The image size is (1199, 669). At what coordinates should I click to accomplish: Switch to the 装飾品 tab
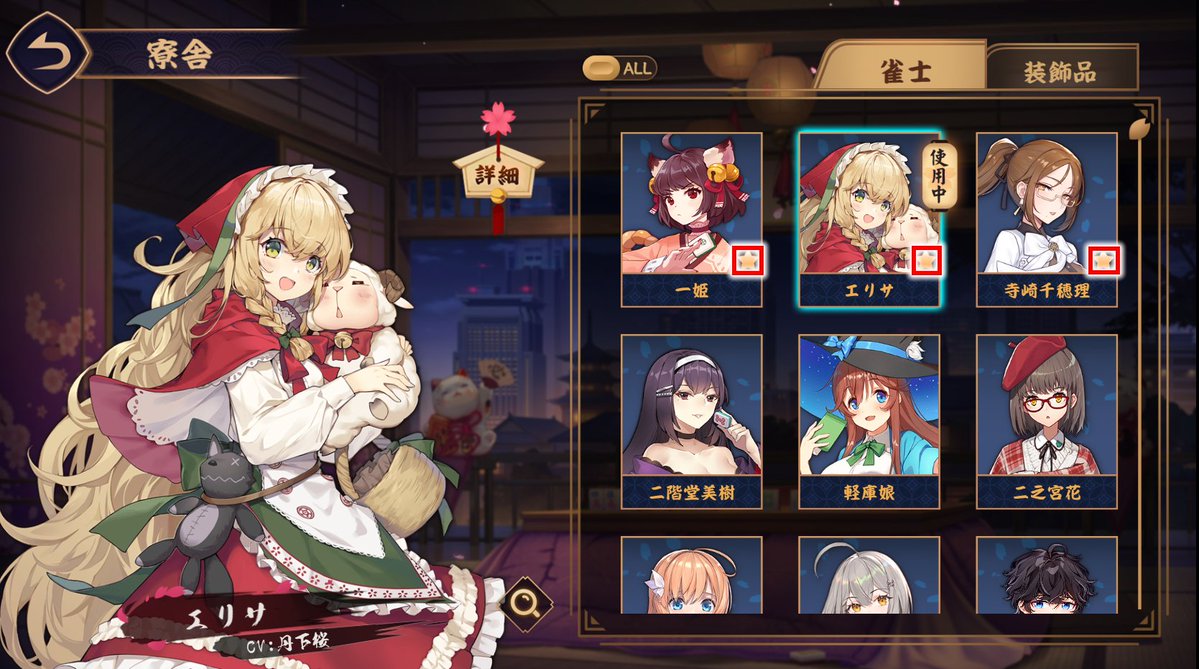1059,72
